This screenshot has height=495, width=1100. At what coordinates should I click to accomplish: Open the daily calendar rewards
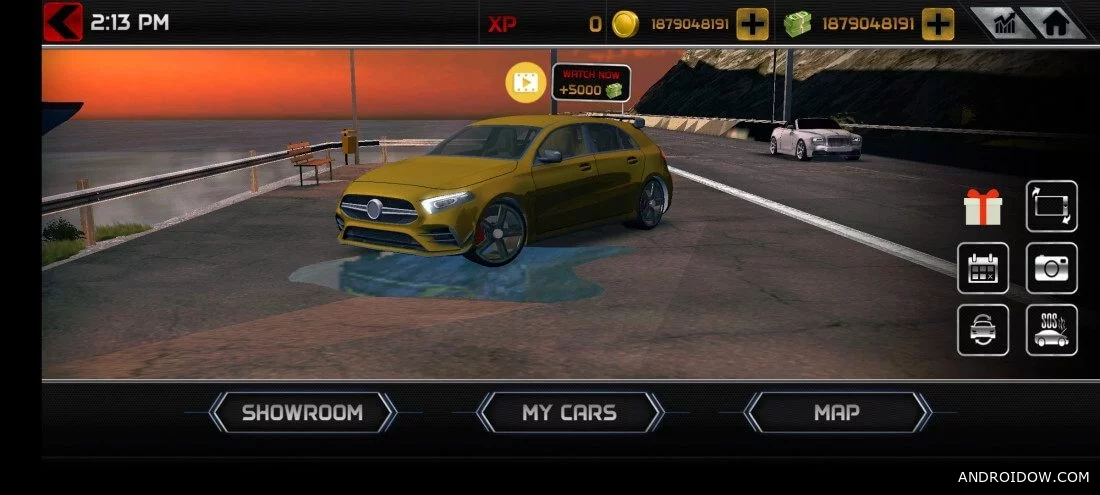pyautogui.click(x=982, y=268)
